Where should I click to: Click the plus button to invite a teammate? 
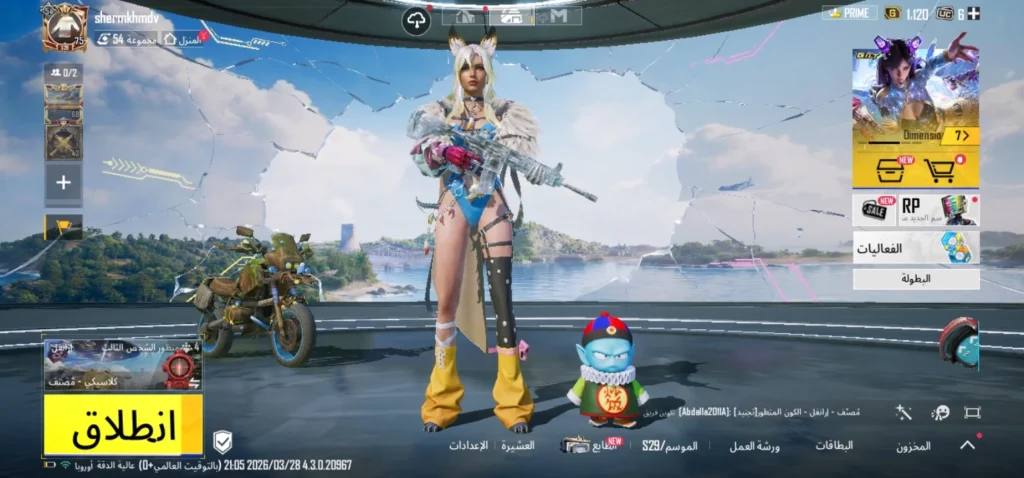pyautogui.click(x=63, y=183)
